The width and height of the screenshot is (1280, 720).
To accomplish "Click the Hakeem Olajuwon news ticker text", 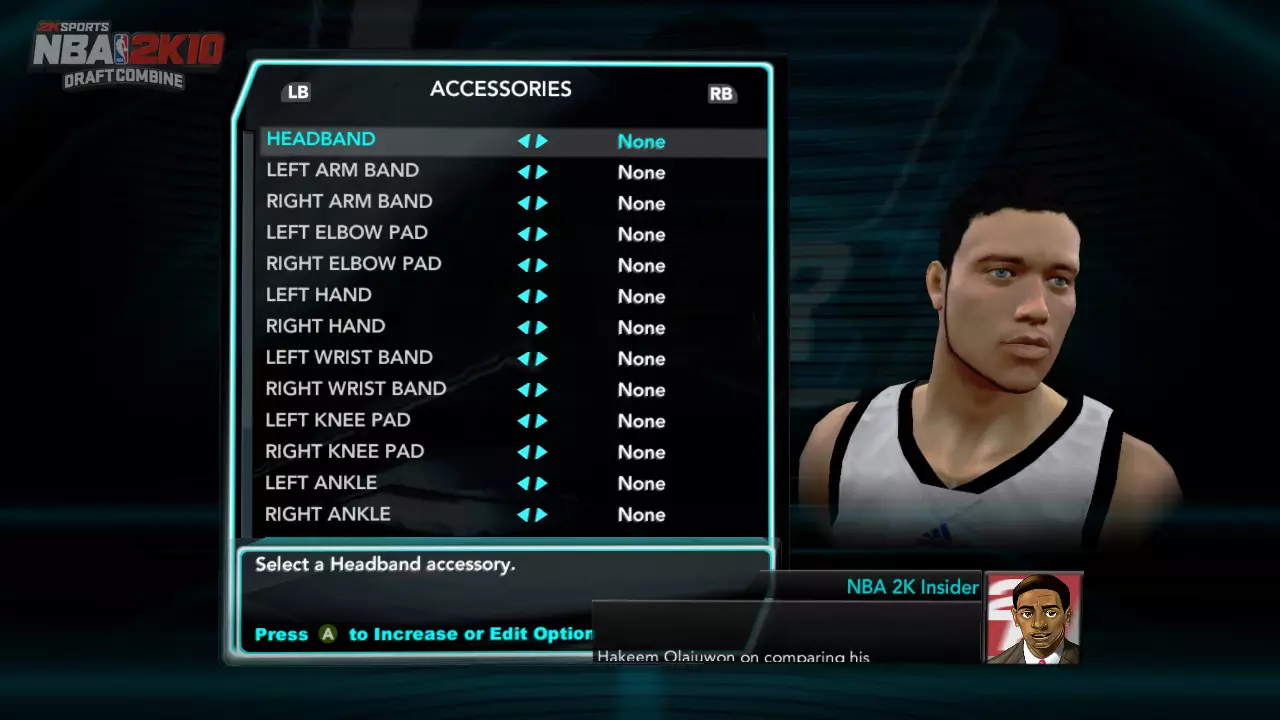I will [x=733, y=655].
